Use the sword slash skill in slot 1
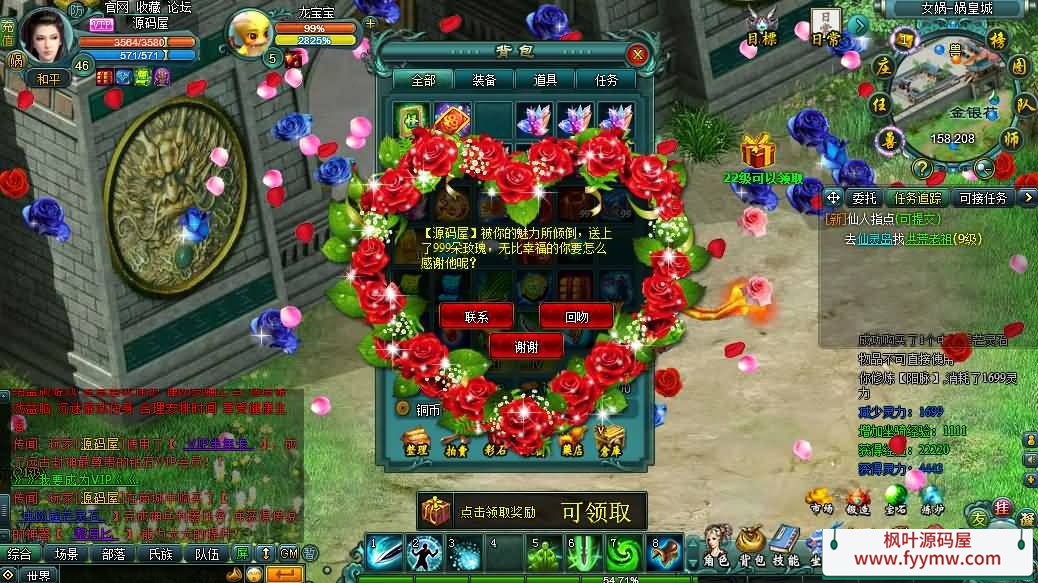The width and height of the screenshot is (1038, 583). point(385,553)
